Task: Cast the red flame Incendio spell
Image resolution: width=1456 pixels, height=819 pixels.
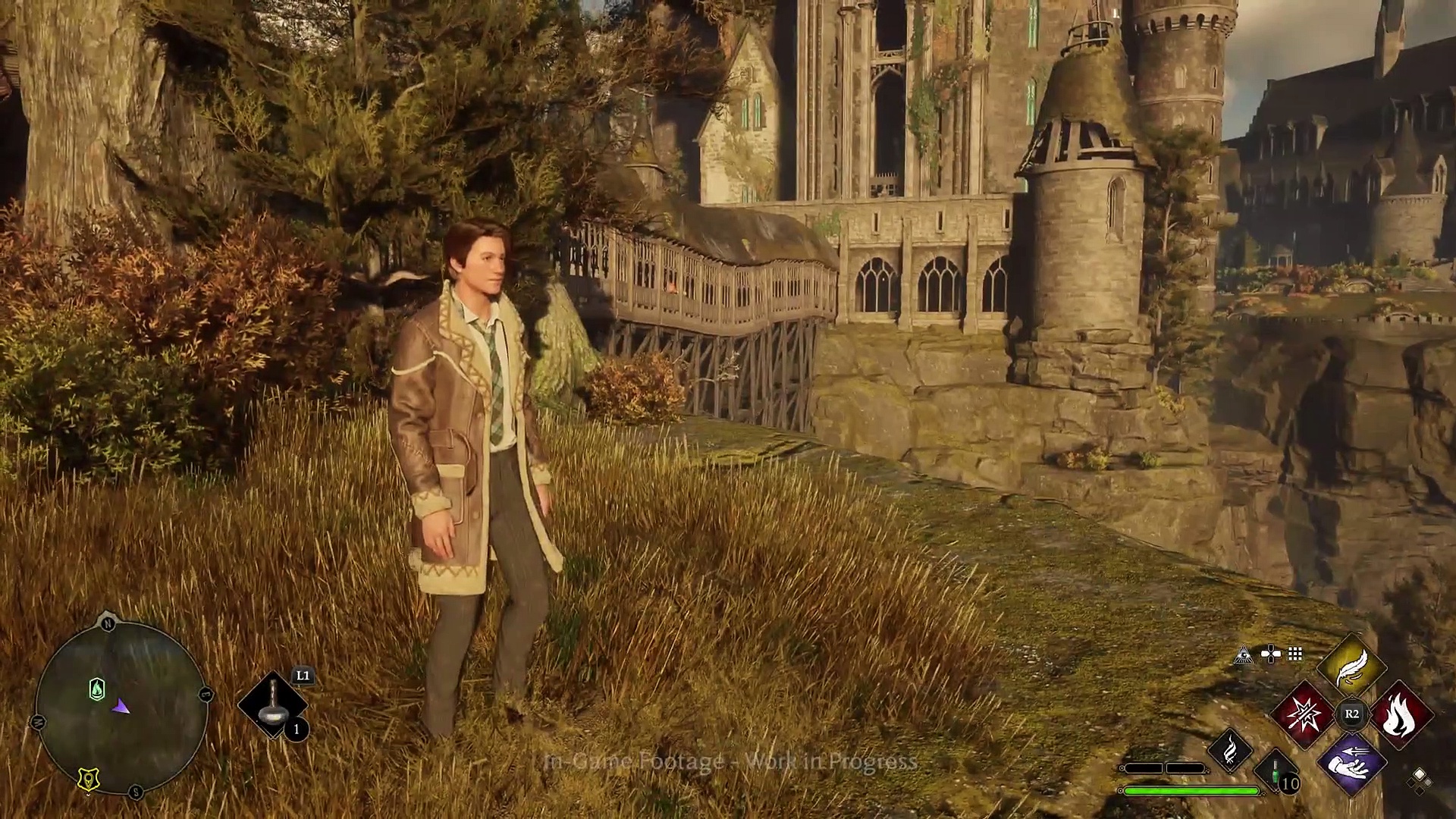Action: pos(1400,714)
